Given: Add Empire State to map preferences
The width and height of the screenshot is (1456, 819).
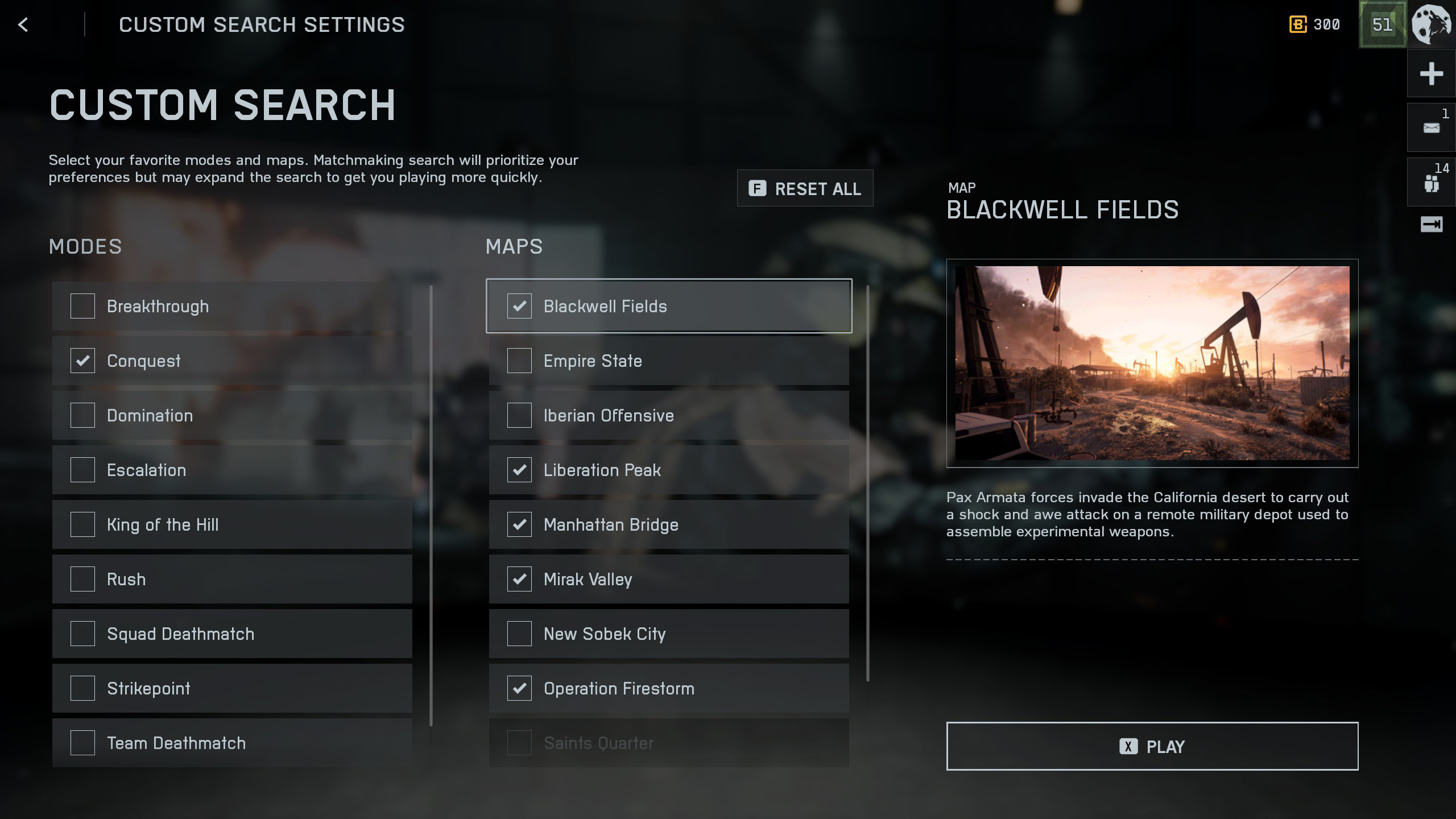Looking at the screenshot, I should click(519, 361).
